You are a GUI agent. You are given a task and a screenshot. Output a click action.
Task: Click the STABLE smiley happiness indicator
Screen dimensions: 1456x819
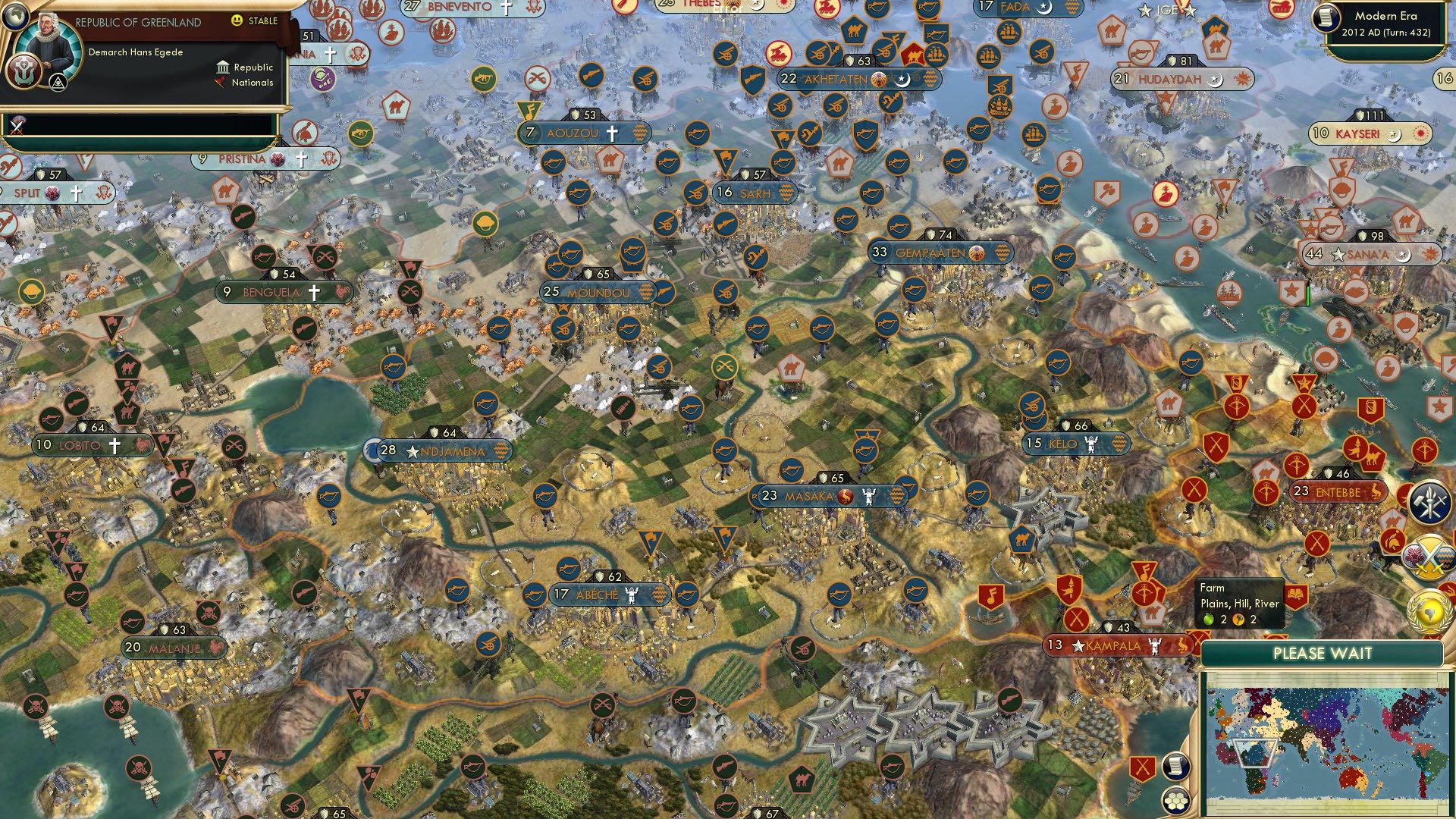[237, 20]
